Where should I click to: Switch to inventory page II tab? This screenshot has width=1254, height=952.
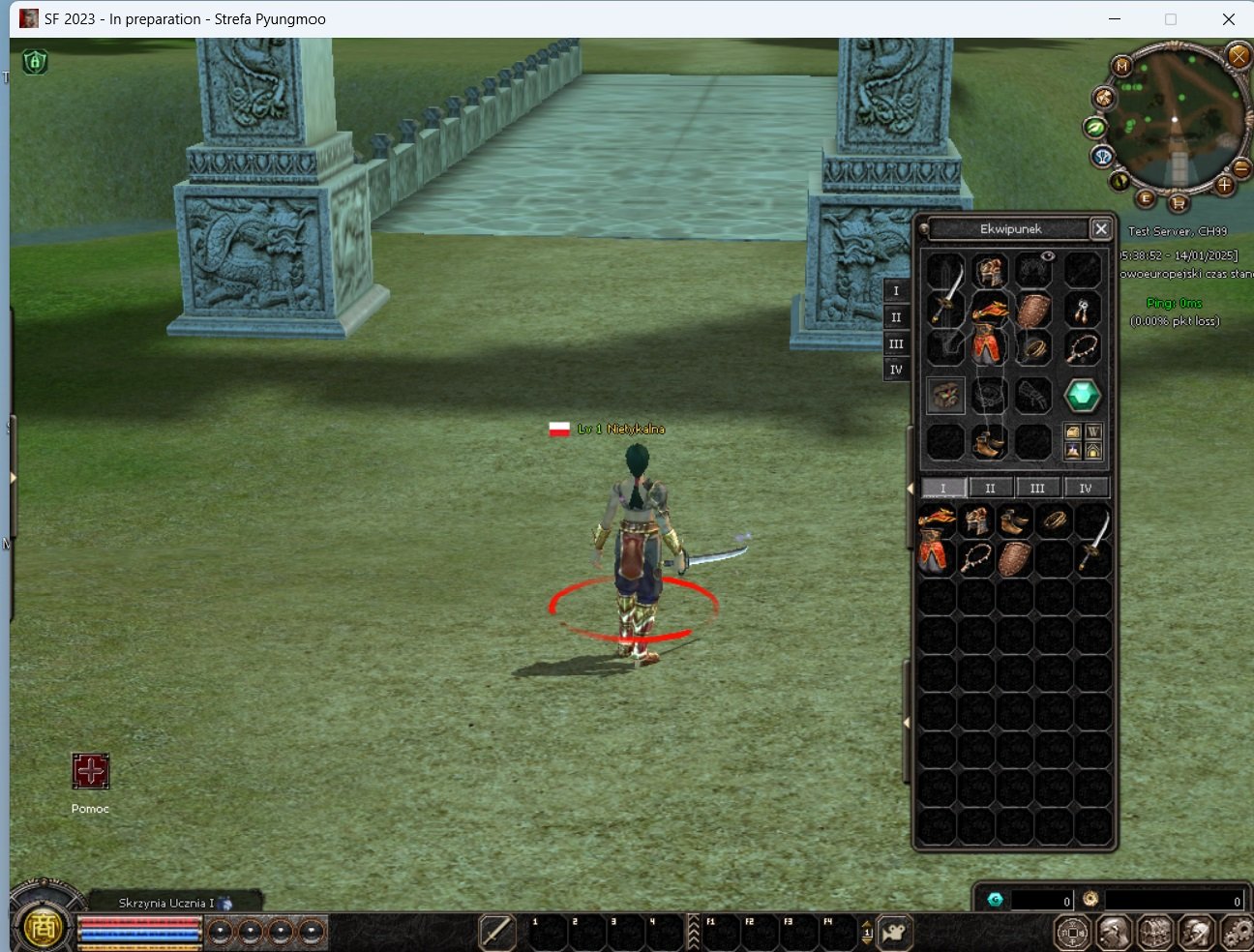tap(990, 489)
